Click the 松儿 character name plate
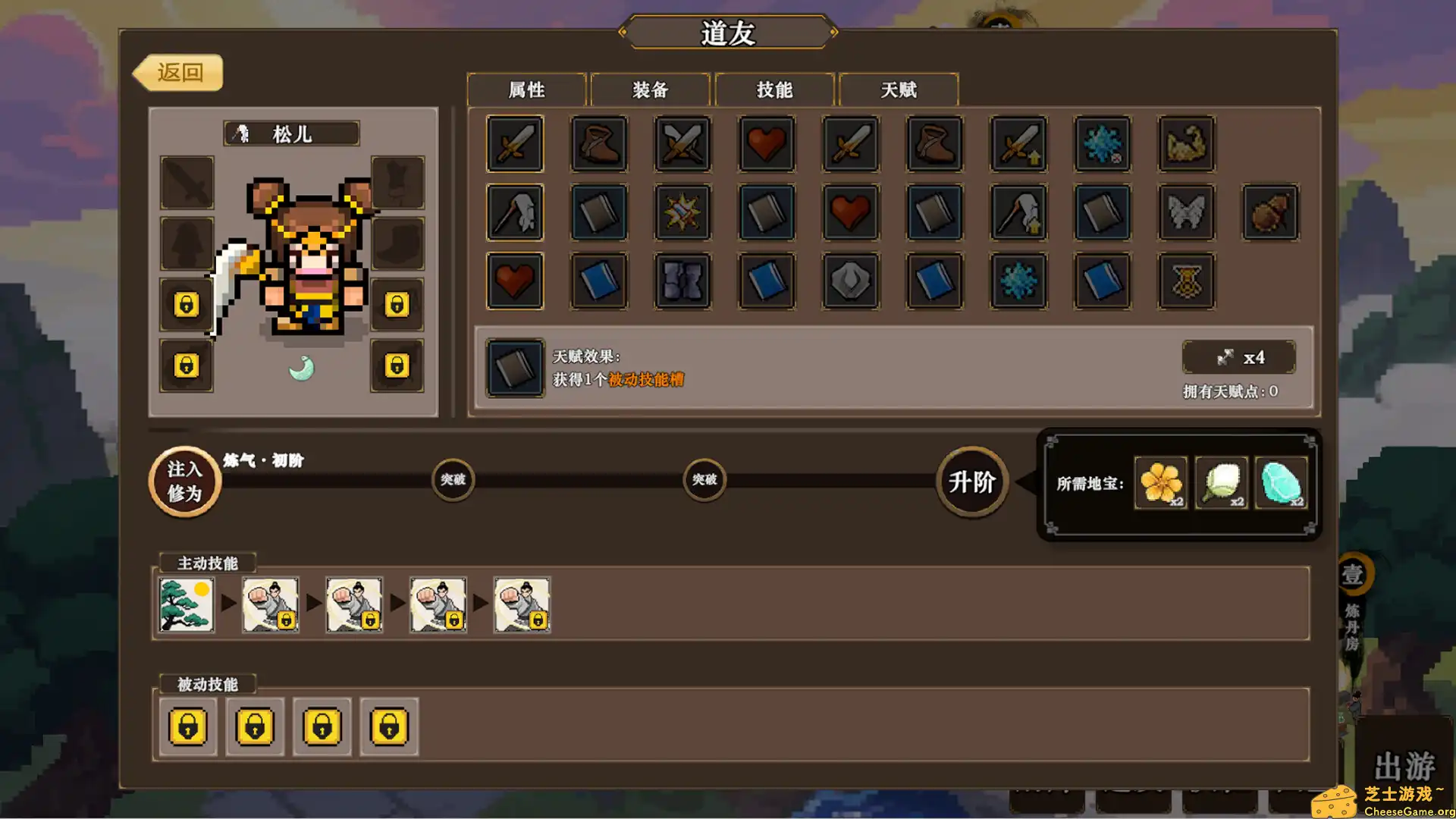 pos(292,133)
